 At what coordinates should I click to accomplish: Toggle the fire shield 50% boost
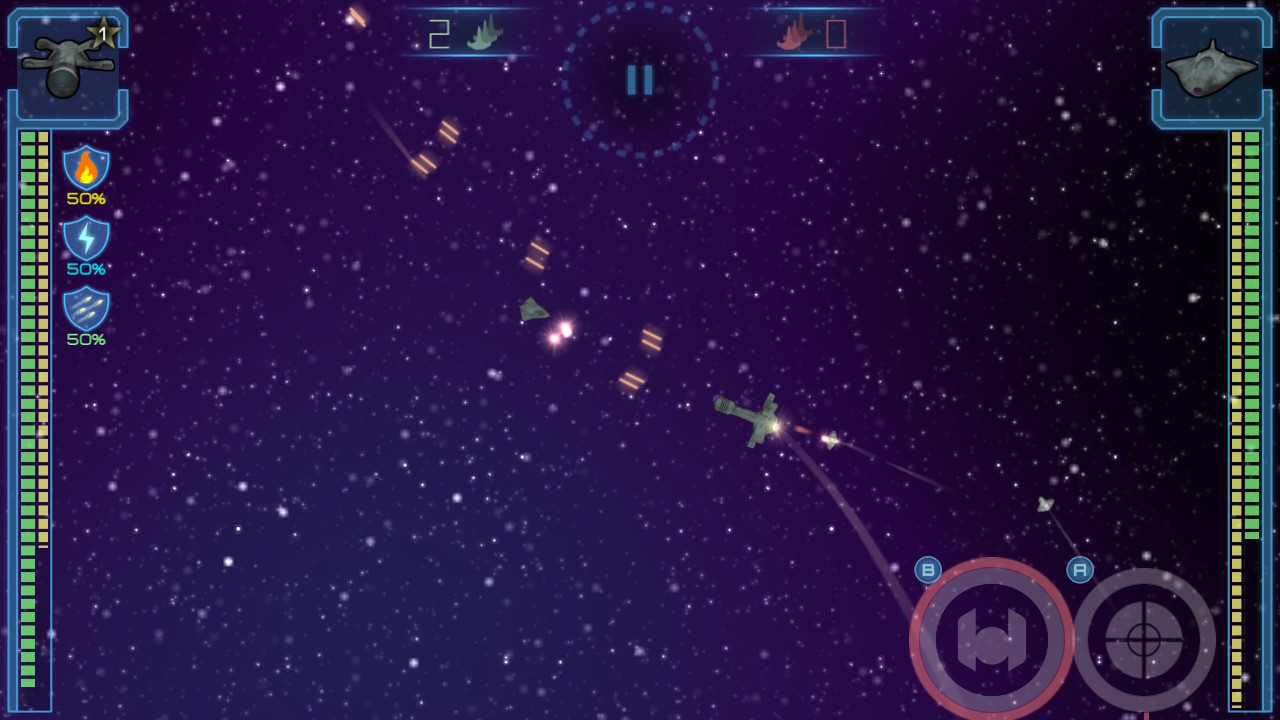tap(88, 198)
